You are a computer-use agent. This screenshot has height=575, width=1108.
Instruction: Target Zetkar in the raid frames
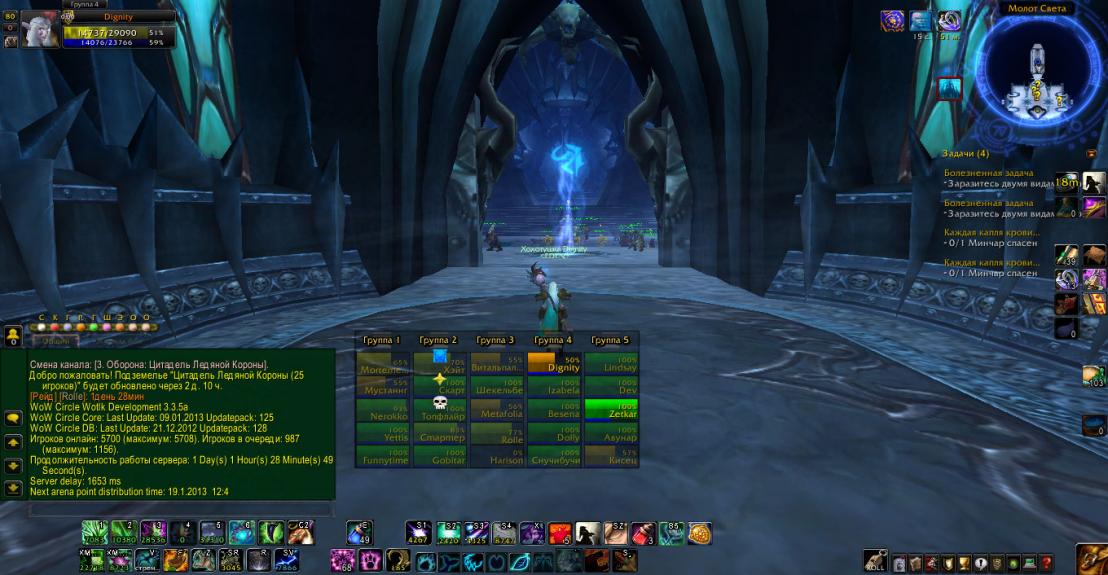tap(612, 409)
